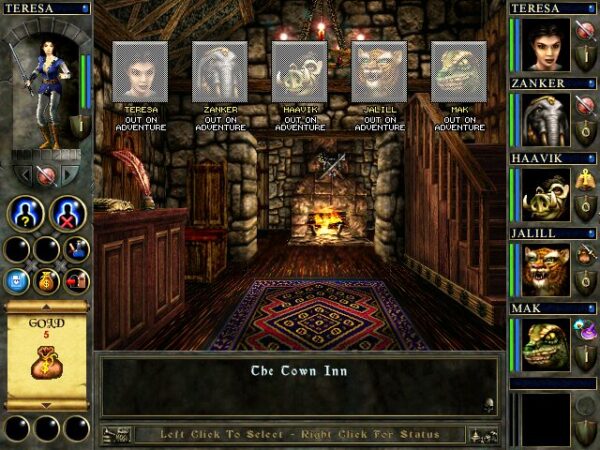Viewport: 600px width, 450px height.
Task: Select Zanker in the party sidebar
Action: tap(545, 120)
